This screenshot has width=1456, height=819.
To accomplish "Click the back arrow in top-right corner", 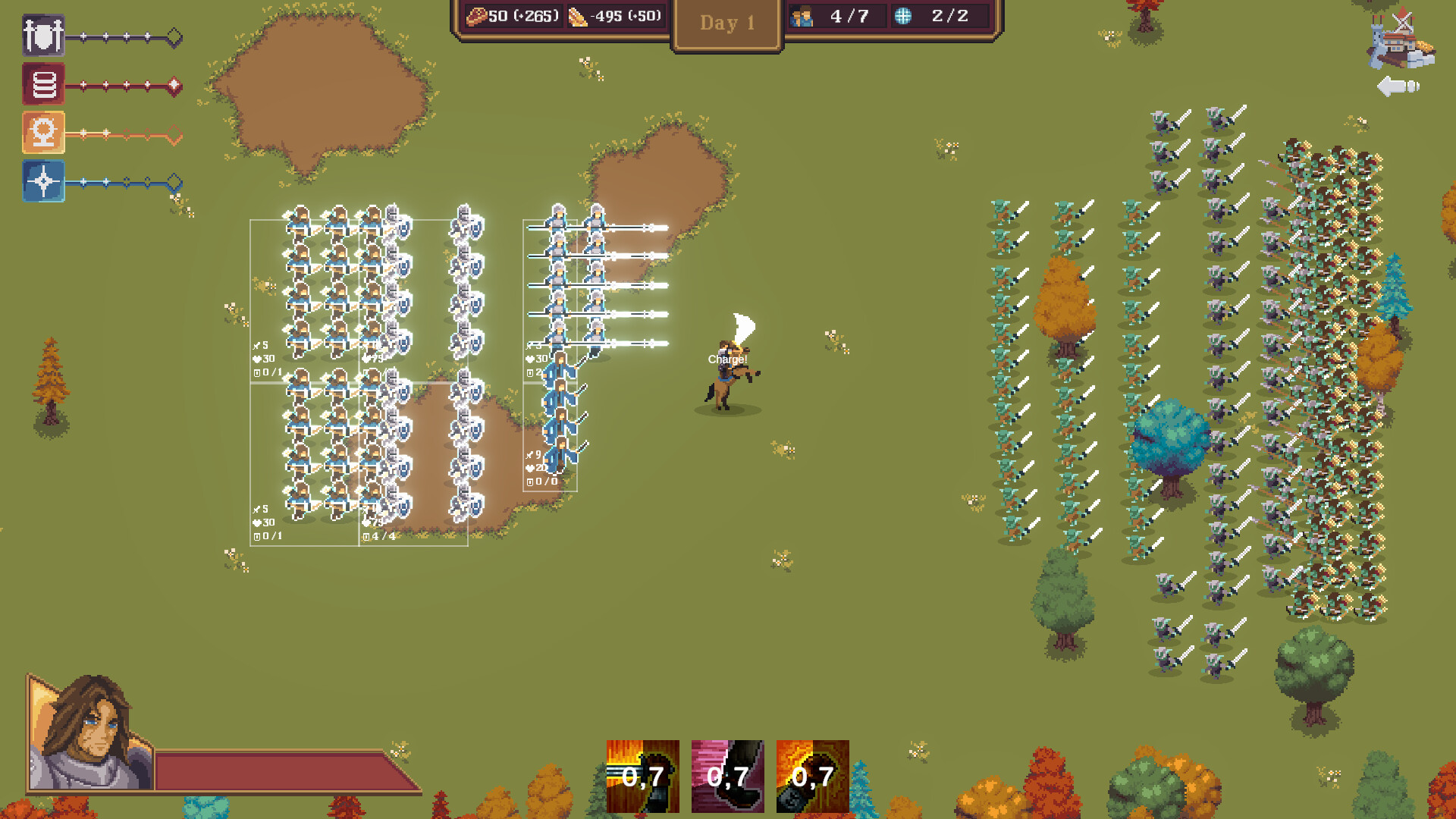I will pyautogui.click(x=1398, y=85).
